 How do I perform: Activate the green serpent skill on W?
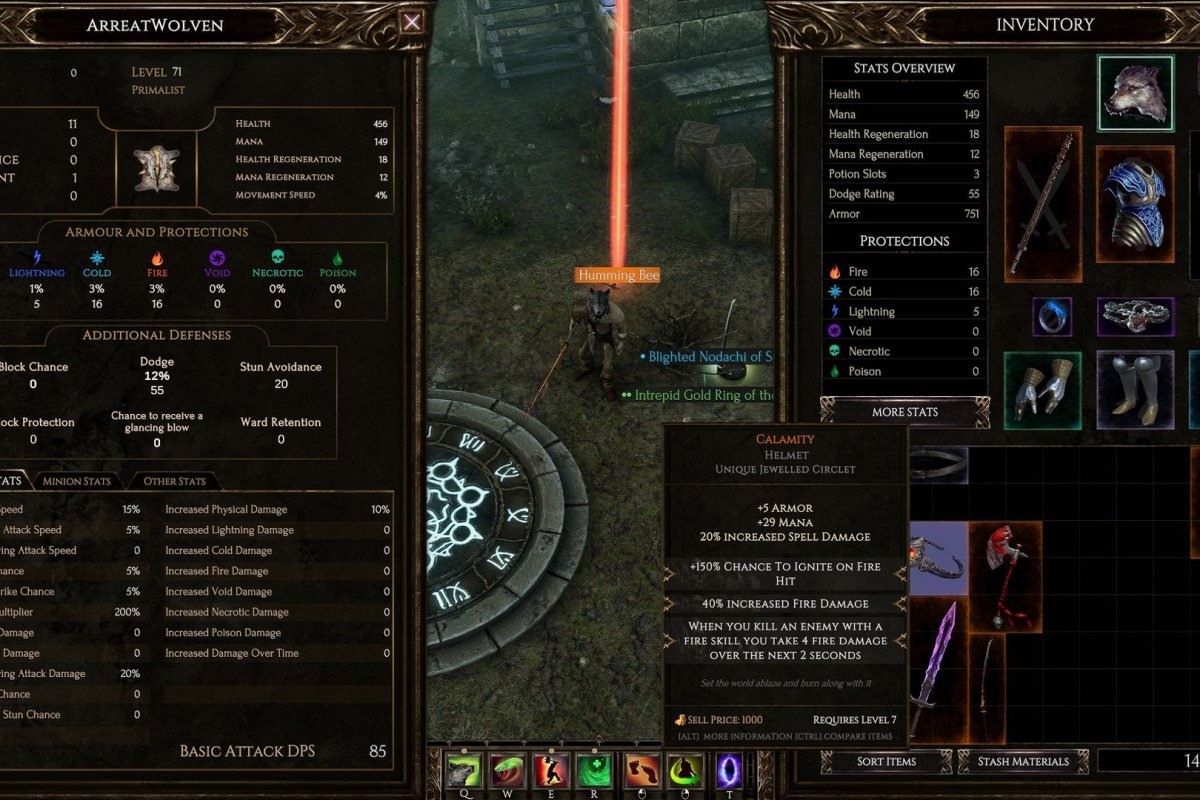pos(508,771)
